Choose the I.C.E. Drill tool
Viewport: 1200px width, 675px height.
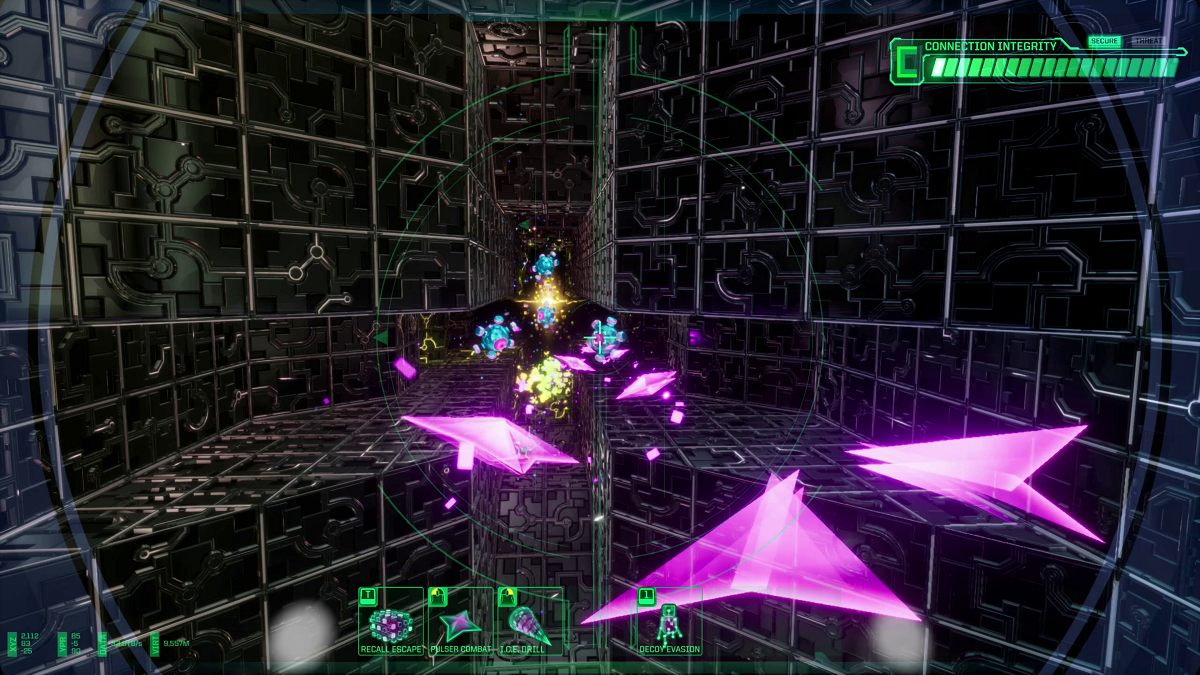click(x=529, y=625)
